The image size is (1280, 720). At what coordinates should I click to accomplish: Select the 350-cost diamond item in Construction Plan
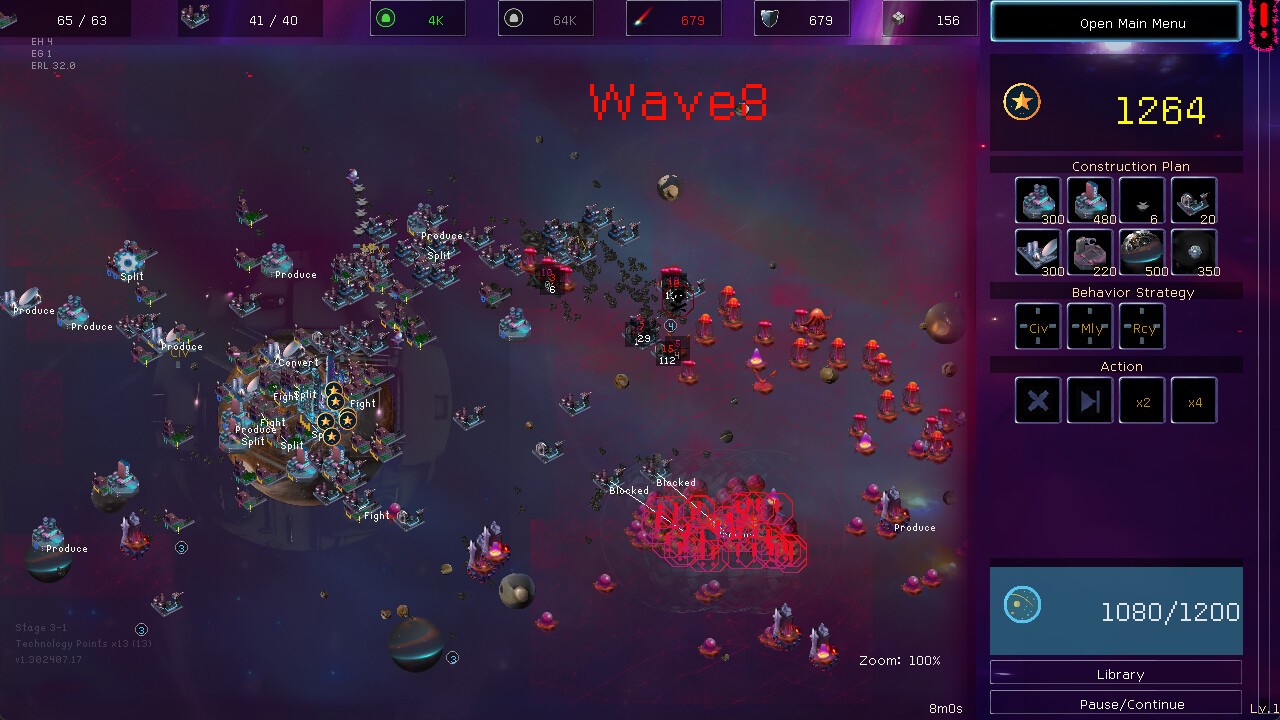[1193, 251]
